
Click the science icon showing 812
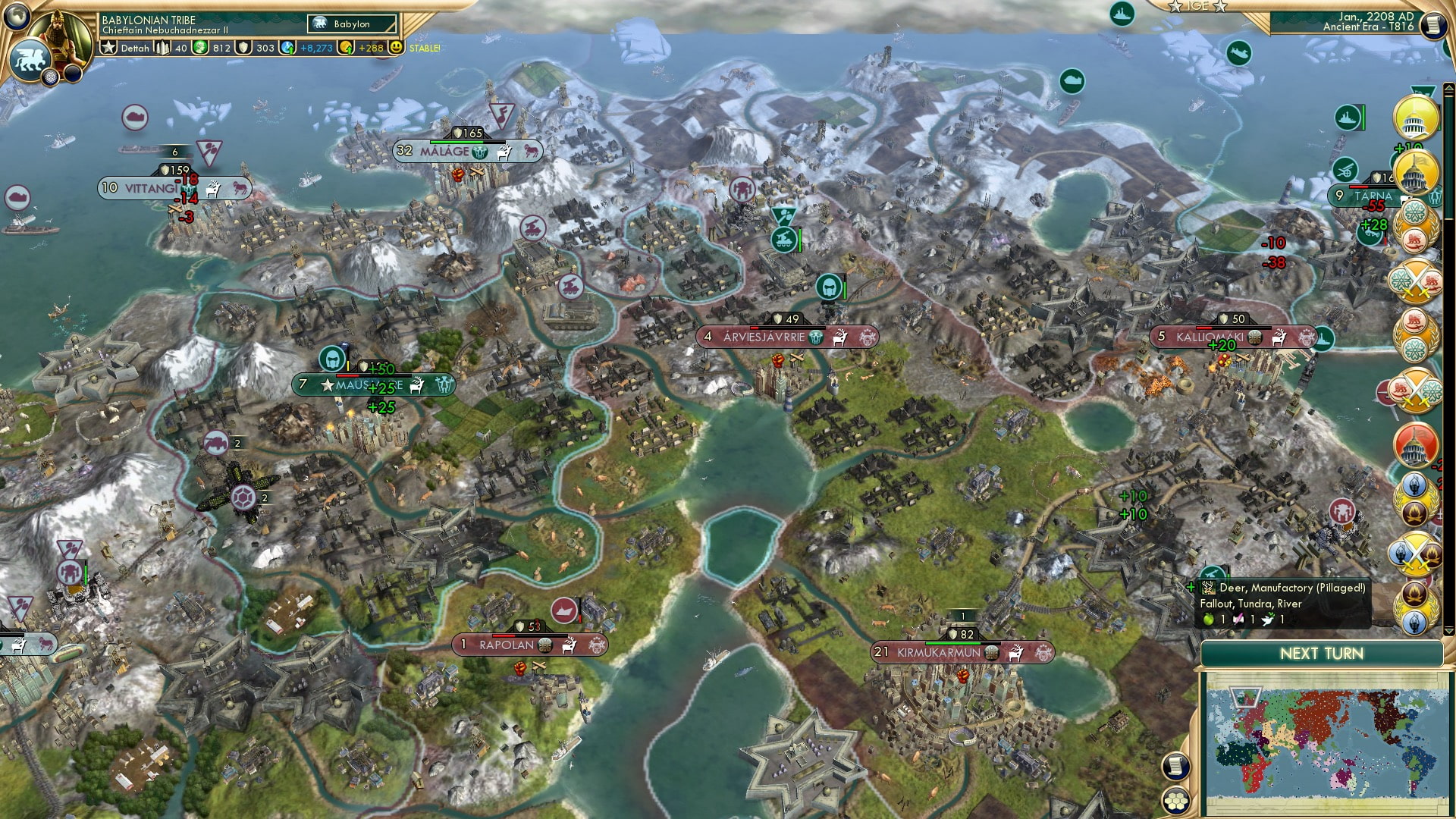point(199,48)
